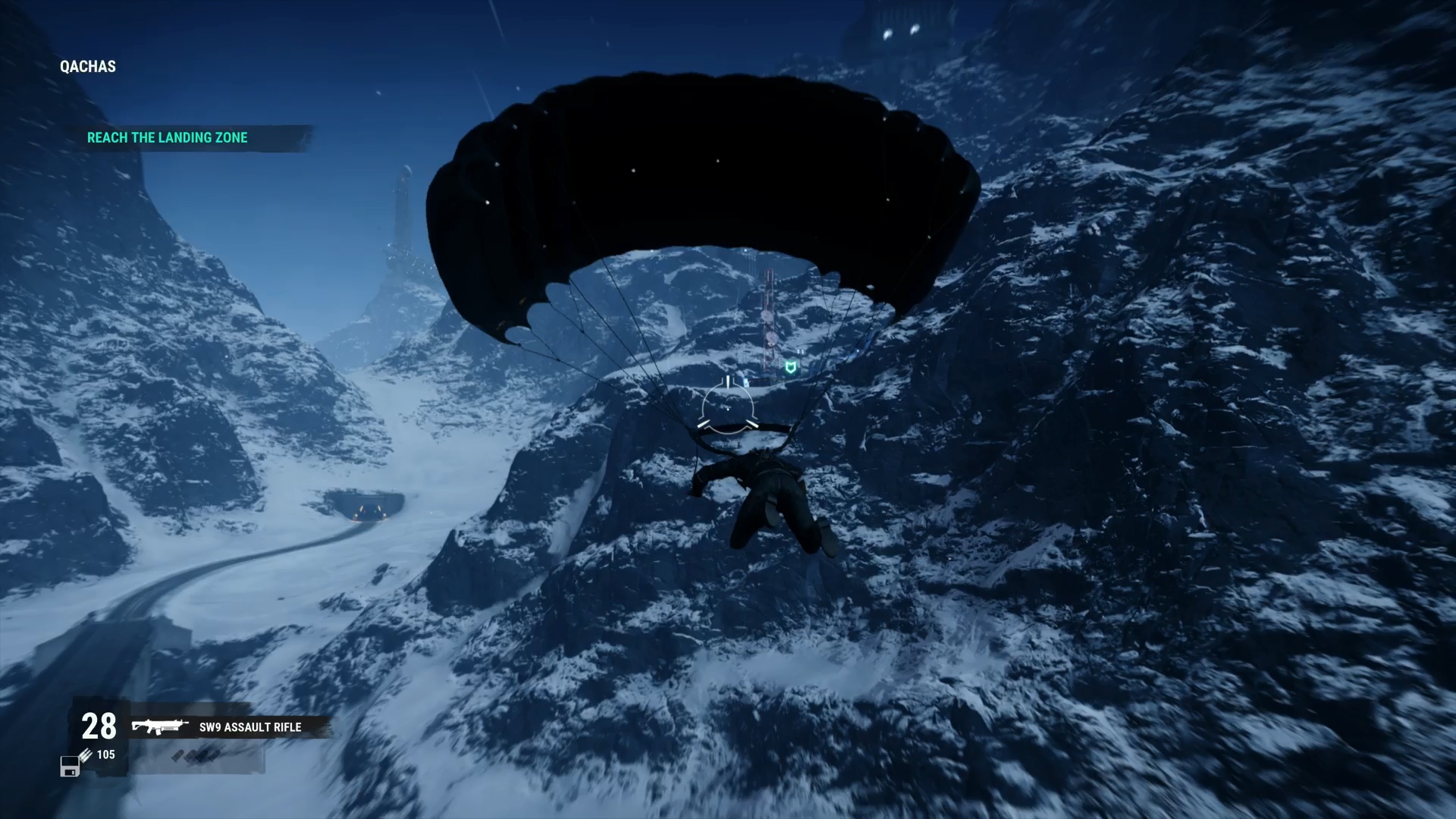Click the save disk icon
The image size is (1456, 819).
[70, 767]
